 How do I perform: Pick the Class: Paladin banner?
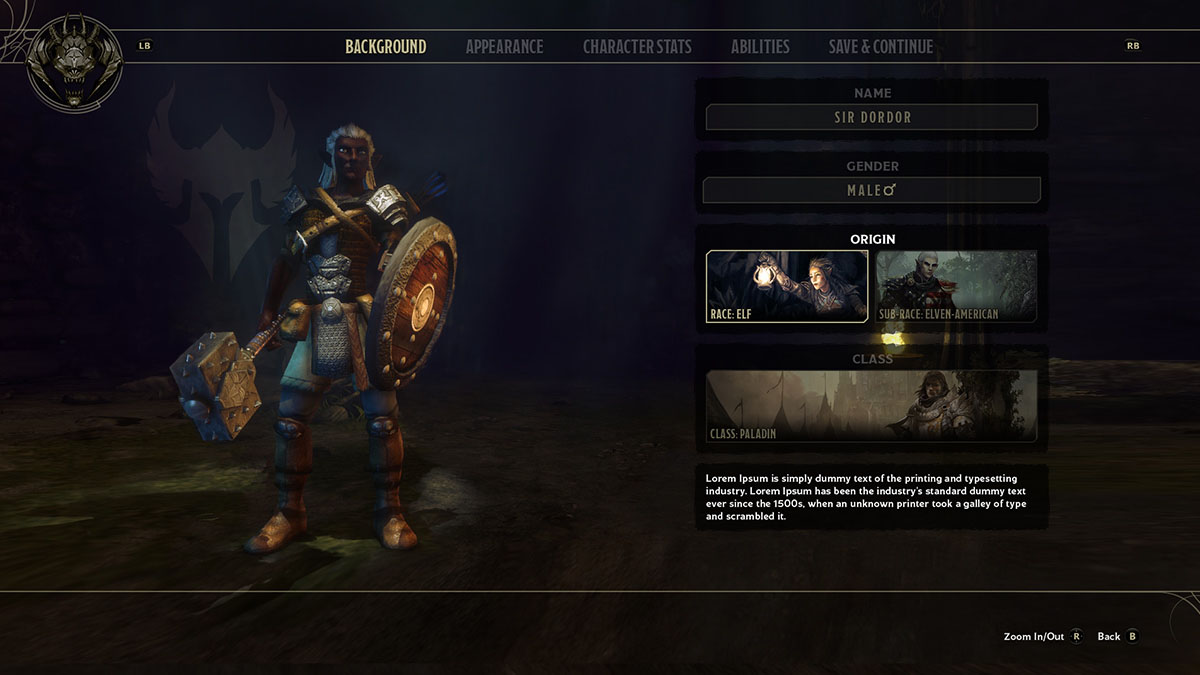coord(871,405)
